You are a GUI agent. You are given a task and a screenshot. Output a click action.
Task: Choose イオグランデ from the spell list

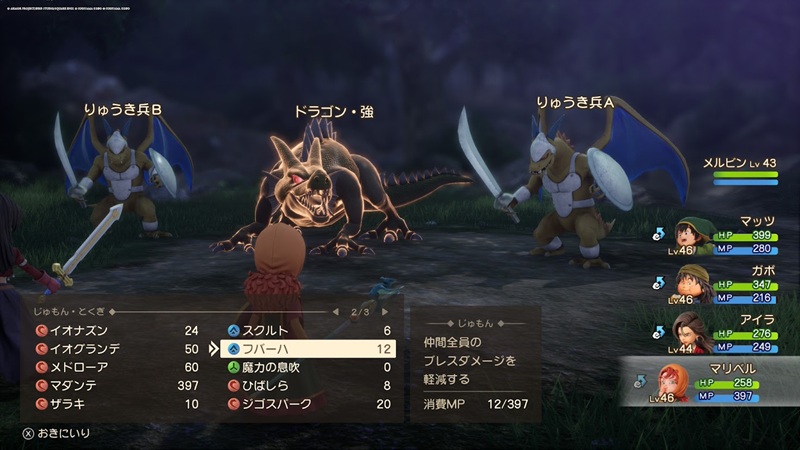pyautogui.click(x=110, y=349)
